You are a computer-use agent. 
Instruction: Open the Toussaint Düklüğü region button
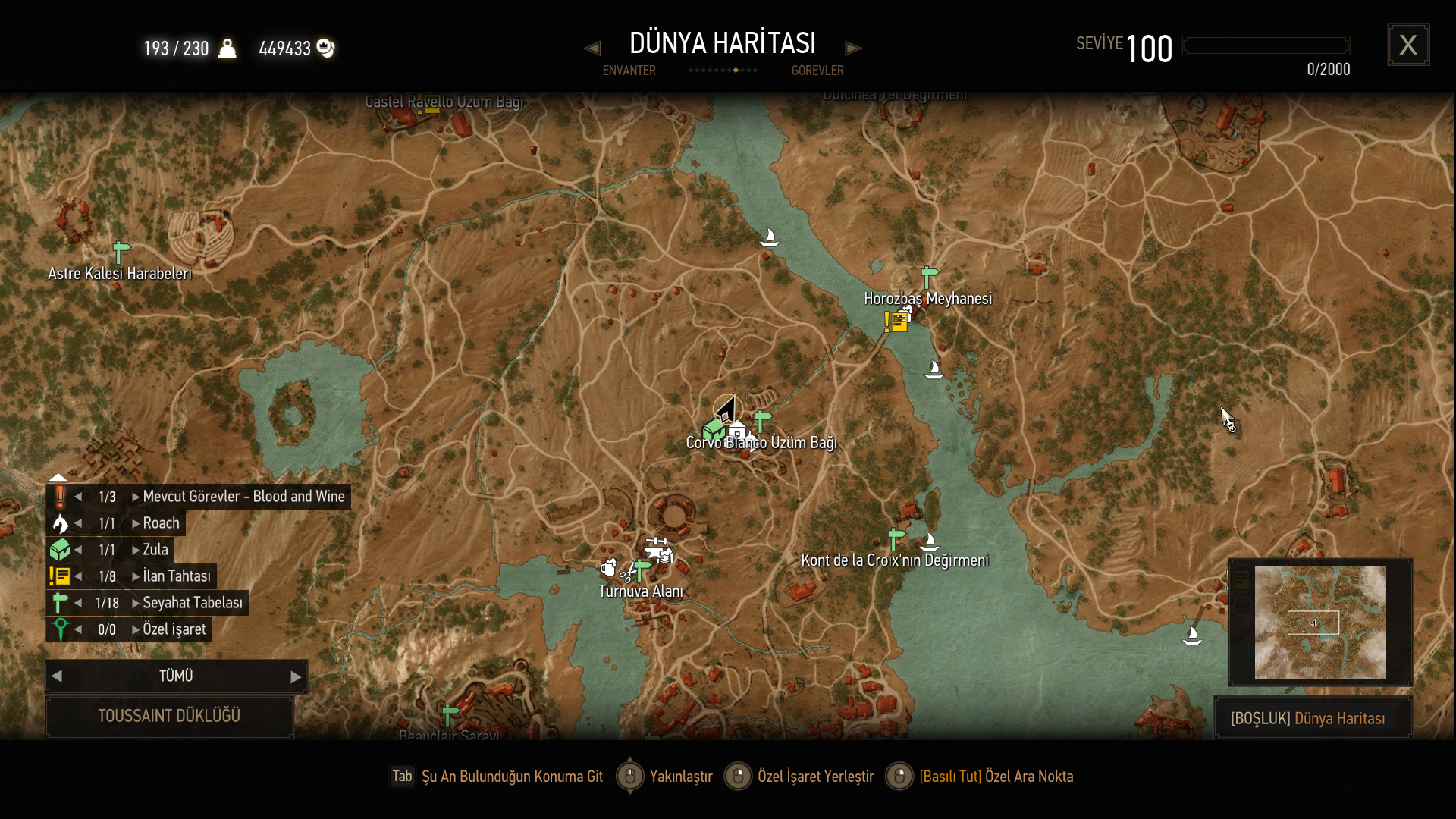pyautogui.click(x=169, y=716)
